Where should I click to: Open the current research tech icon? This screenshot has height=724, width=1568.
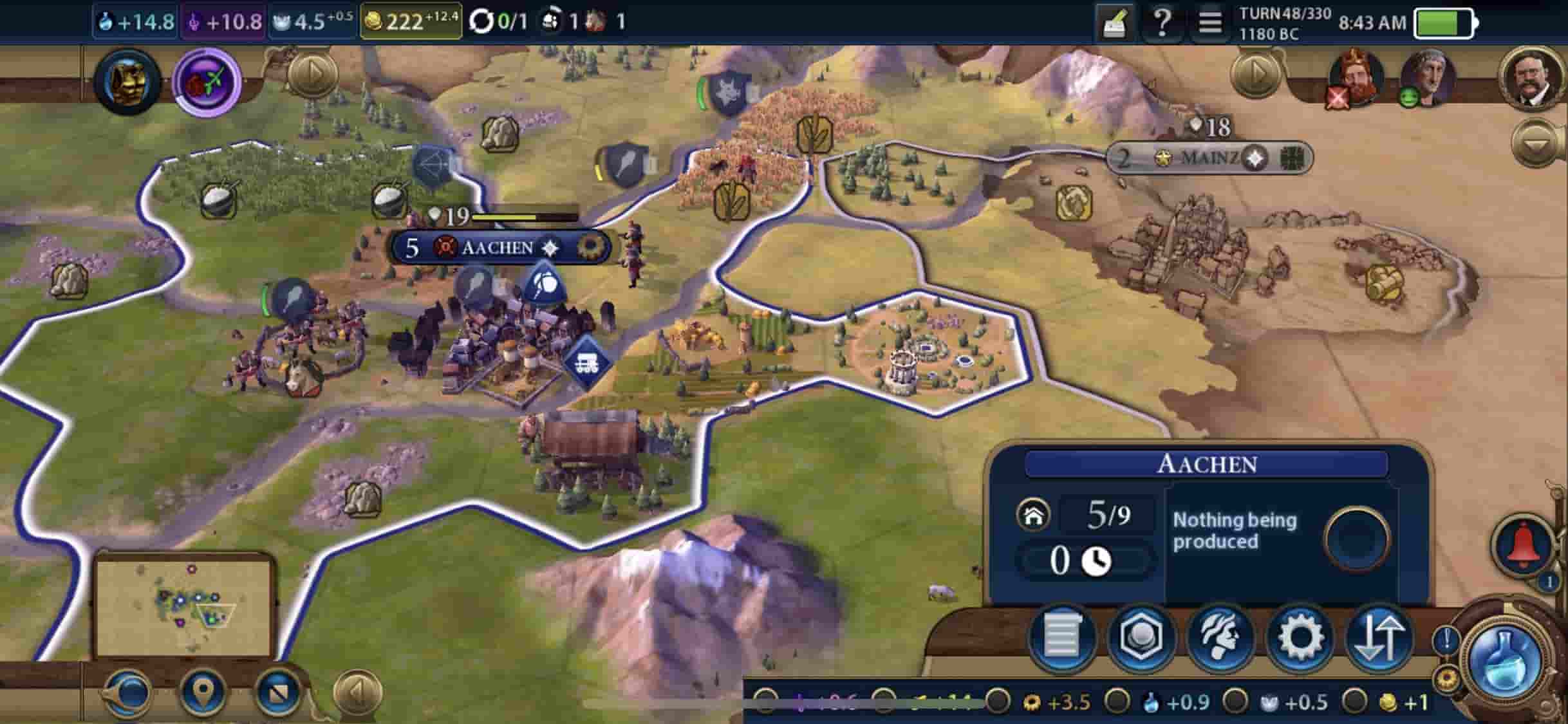pyautogui.click(x=127, y=82)
